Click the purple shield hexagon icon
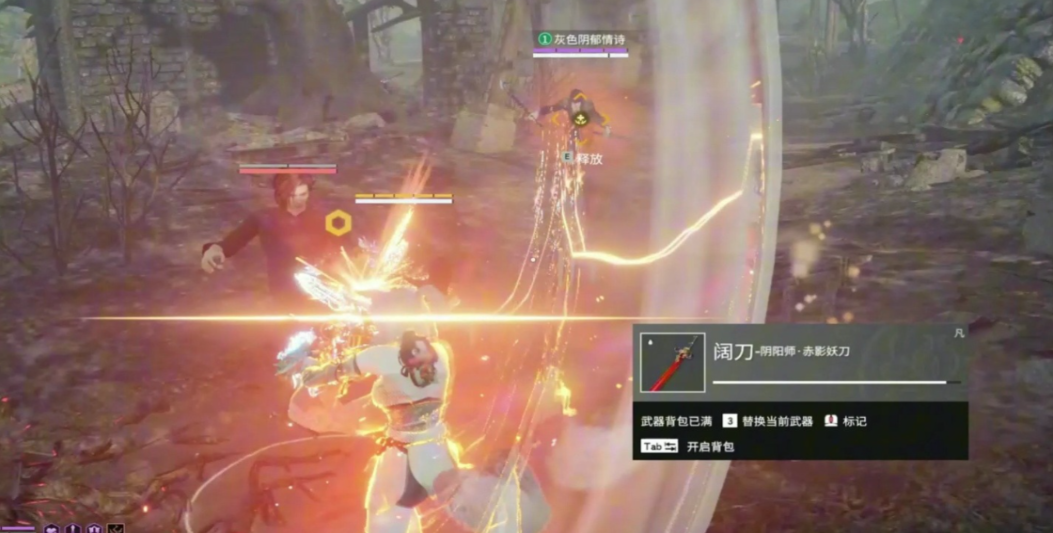Viewport: 1053px width, 533px height. [94, 528]
